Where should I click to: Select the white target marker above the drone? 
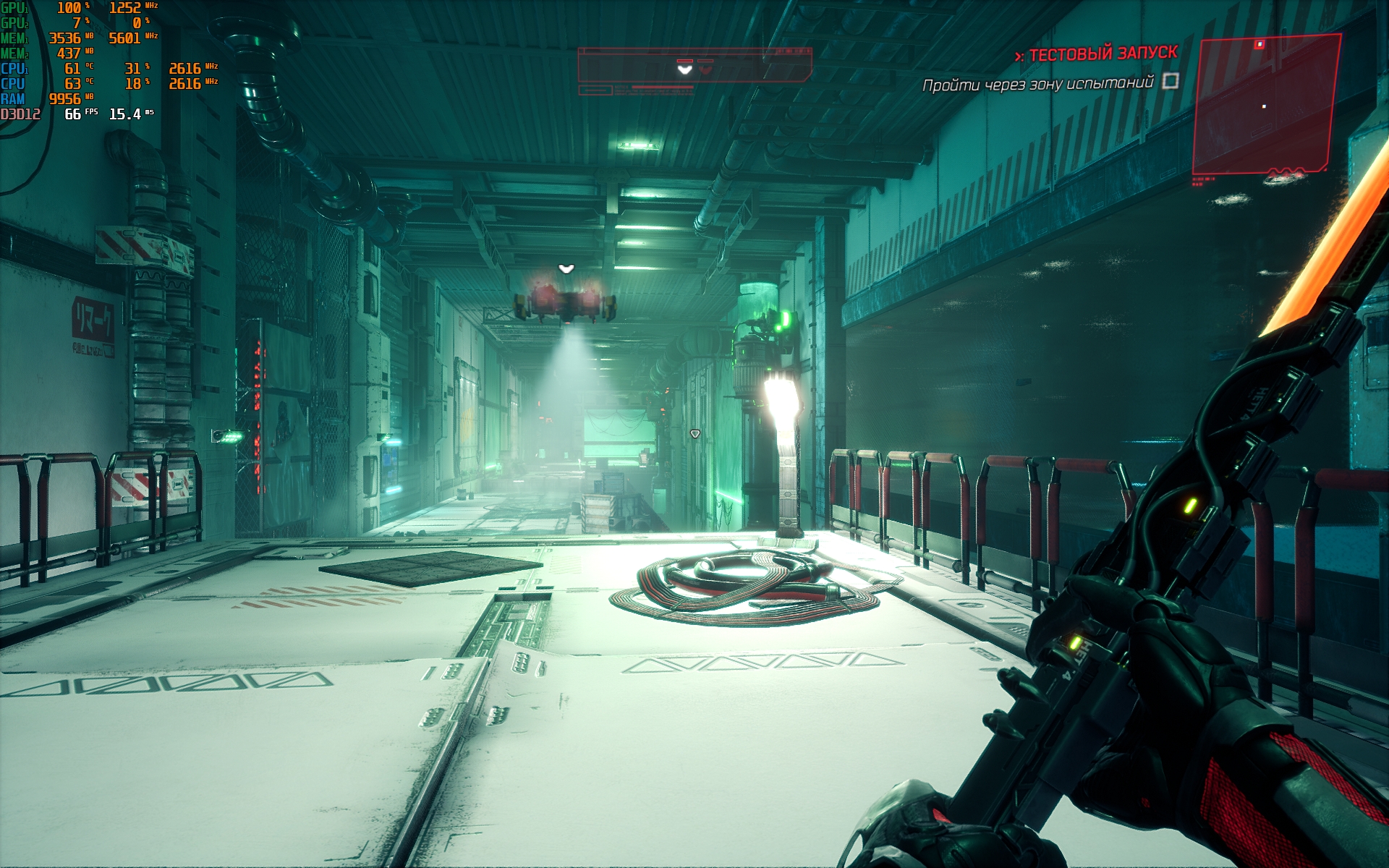click(566, 269)
